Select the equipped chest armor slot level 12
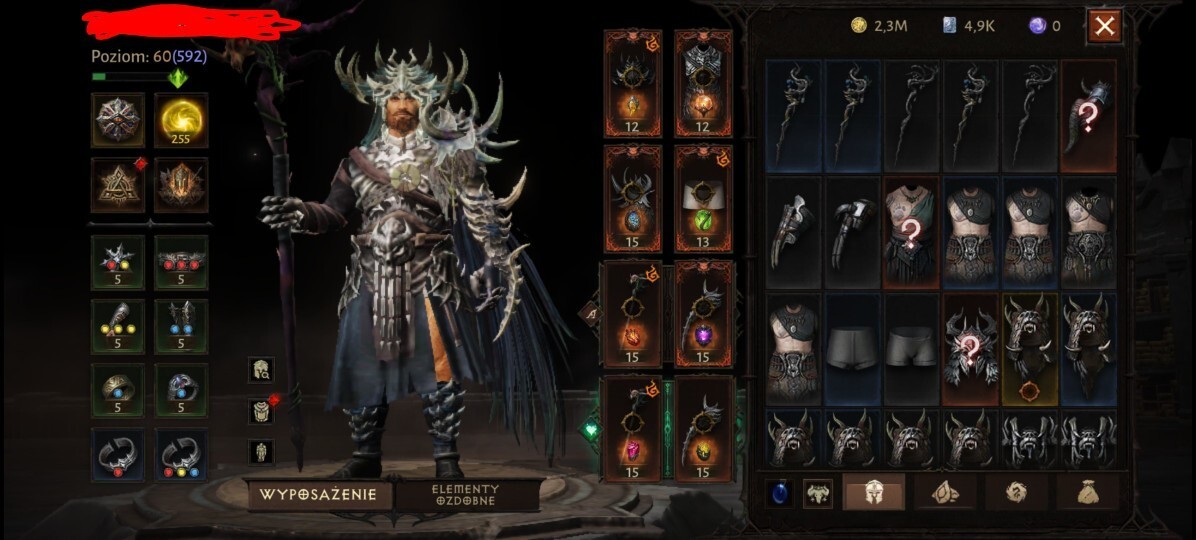The image size is (1196, 540). (x=703, y=83)
